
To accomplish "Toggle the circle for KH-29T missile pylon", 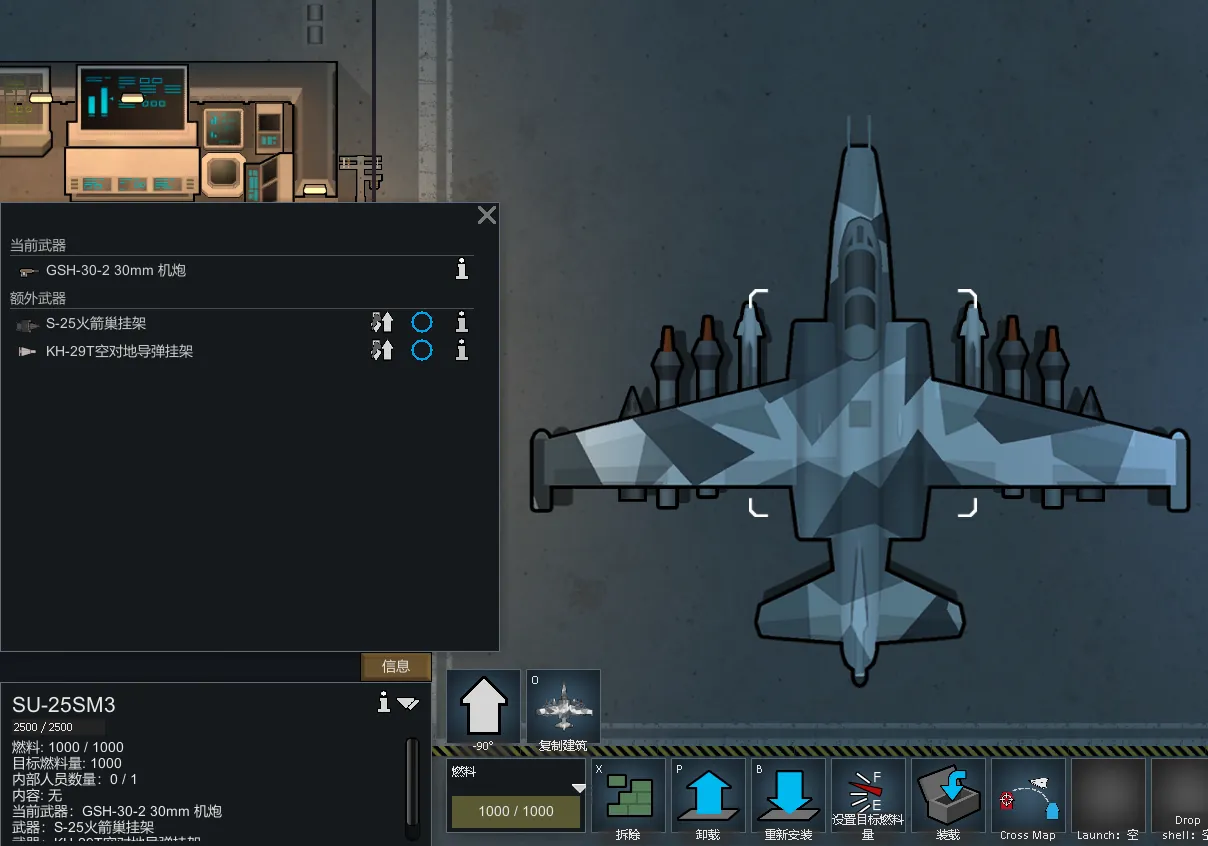I will coord(422,350).
